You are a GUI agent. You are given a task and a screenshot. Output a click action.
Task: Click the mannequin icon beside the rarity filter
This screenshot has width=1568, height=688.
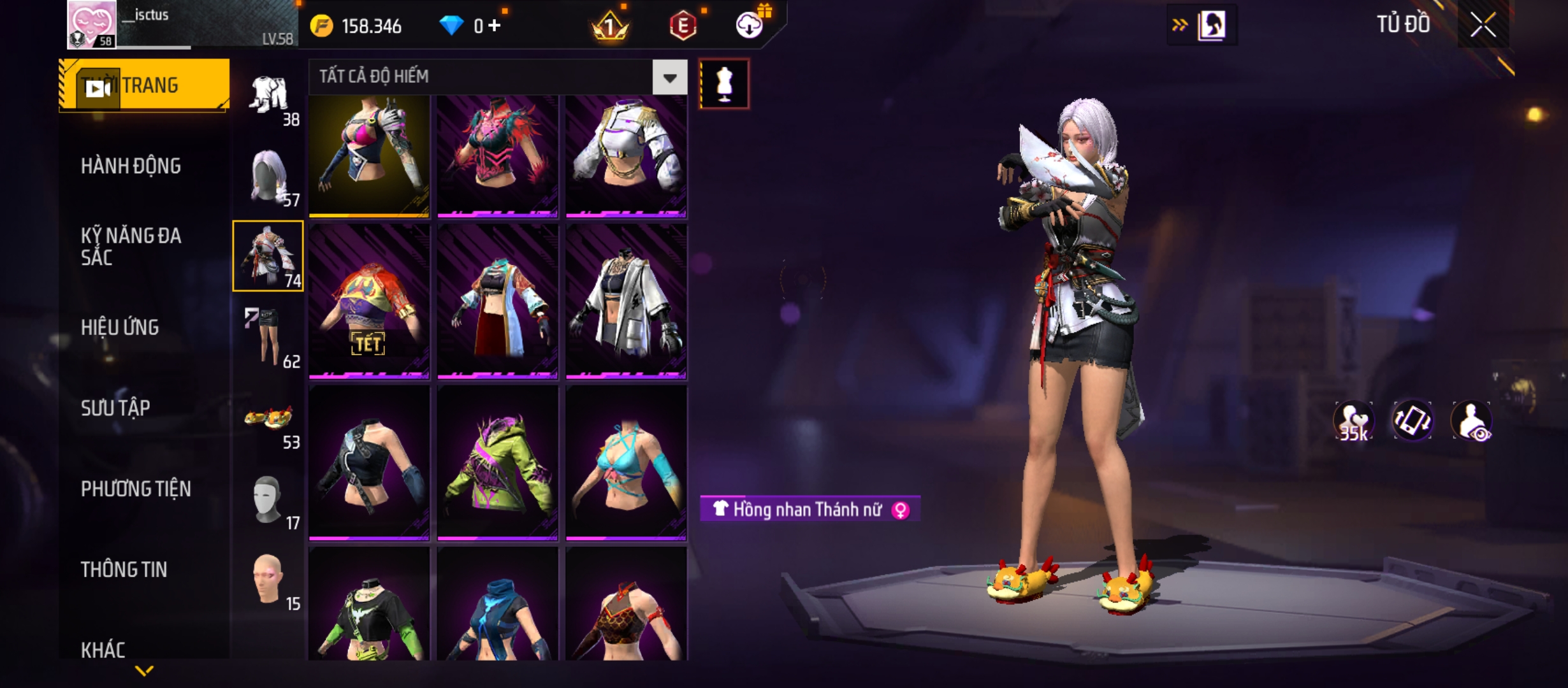pyautogui.click(x=724, y=84)
